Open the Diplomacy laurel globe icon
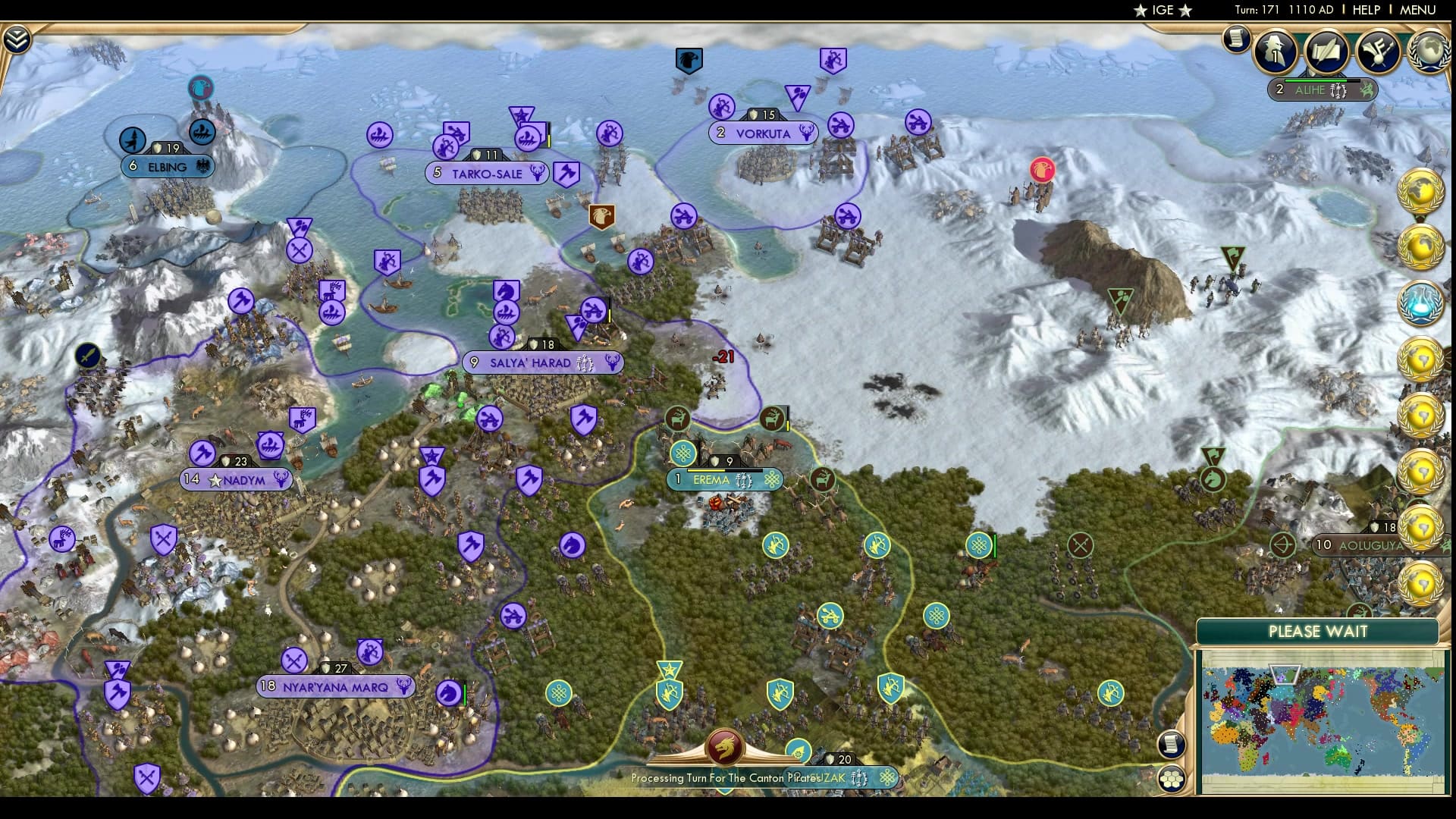This screenshot has height=819, width=1456. point(1429,53)
